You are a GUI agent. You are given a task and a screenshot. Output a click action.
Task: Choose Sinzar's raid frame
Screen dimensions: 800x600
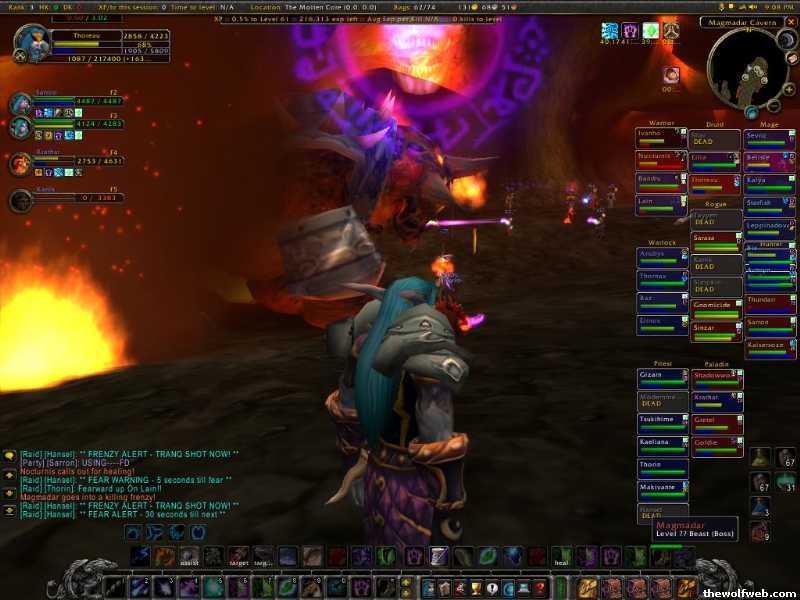(x=716, y=331)
